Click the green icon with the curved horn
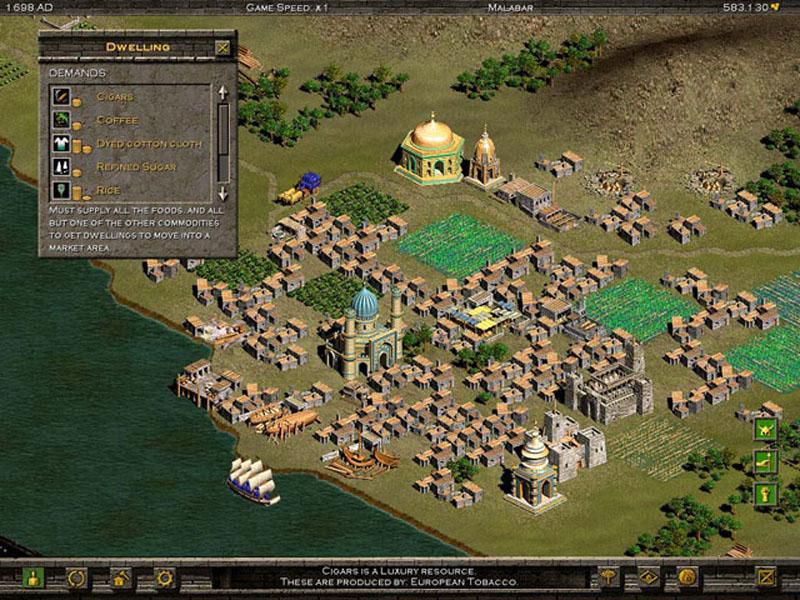Viewport: 800px width, 600px height. click(766, 461)
